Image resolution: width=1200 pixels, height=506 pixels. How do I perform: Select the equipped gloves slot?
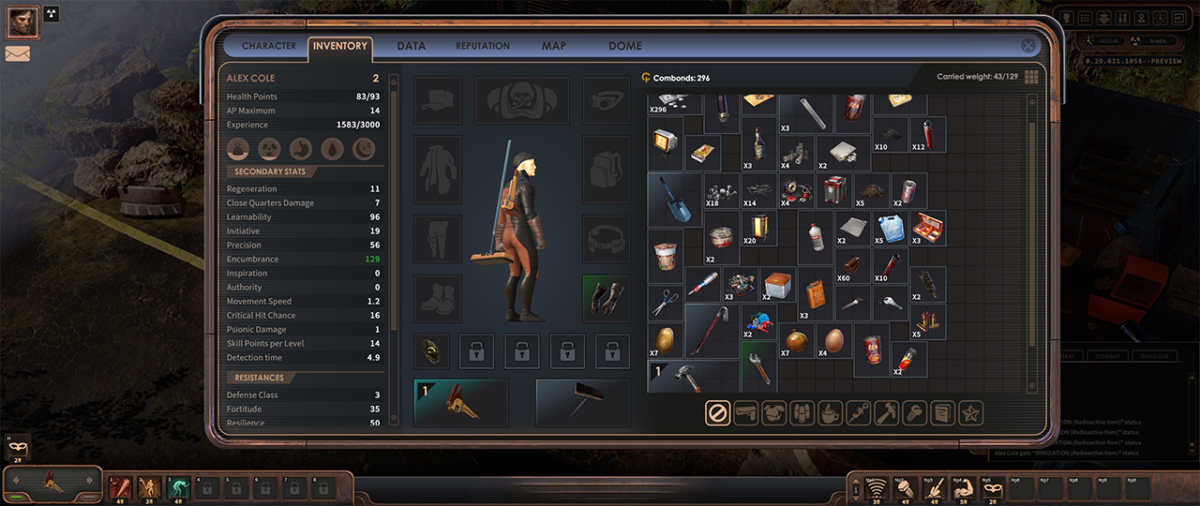tap(606, 299)
